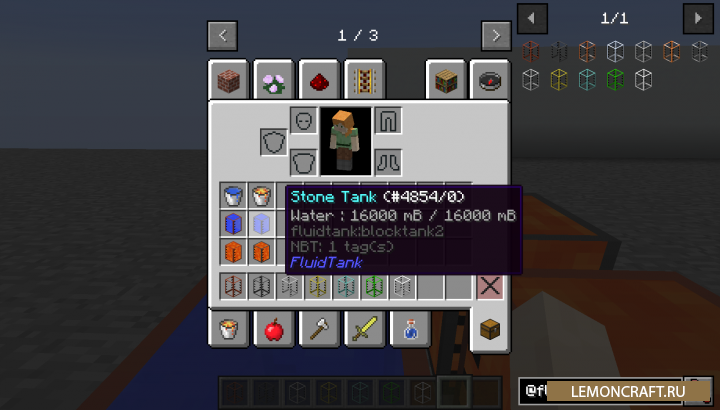The width and height of the screenshot is (720, 410).
Task: Select the empty helmet armor slot
Action: [x=304, y=121]
